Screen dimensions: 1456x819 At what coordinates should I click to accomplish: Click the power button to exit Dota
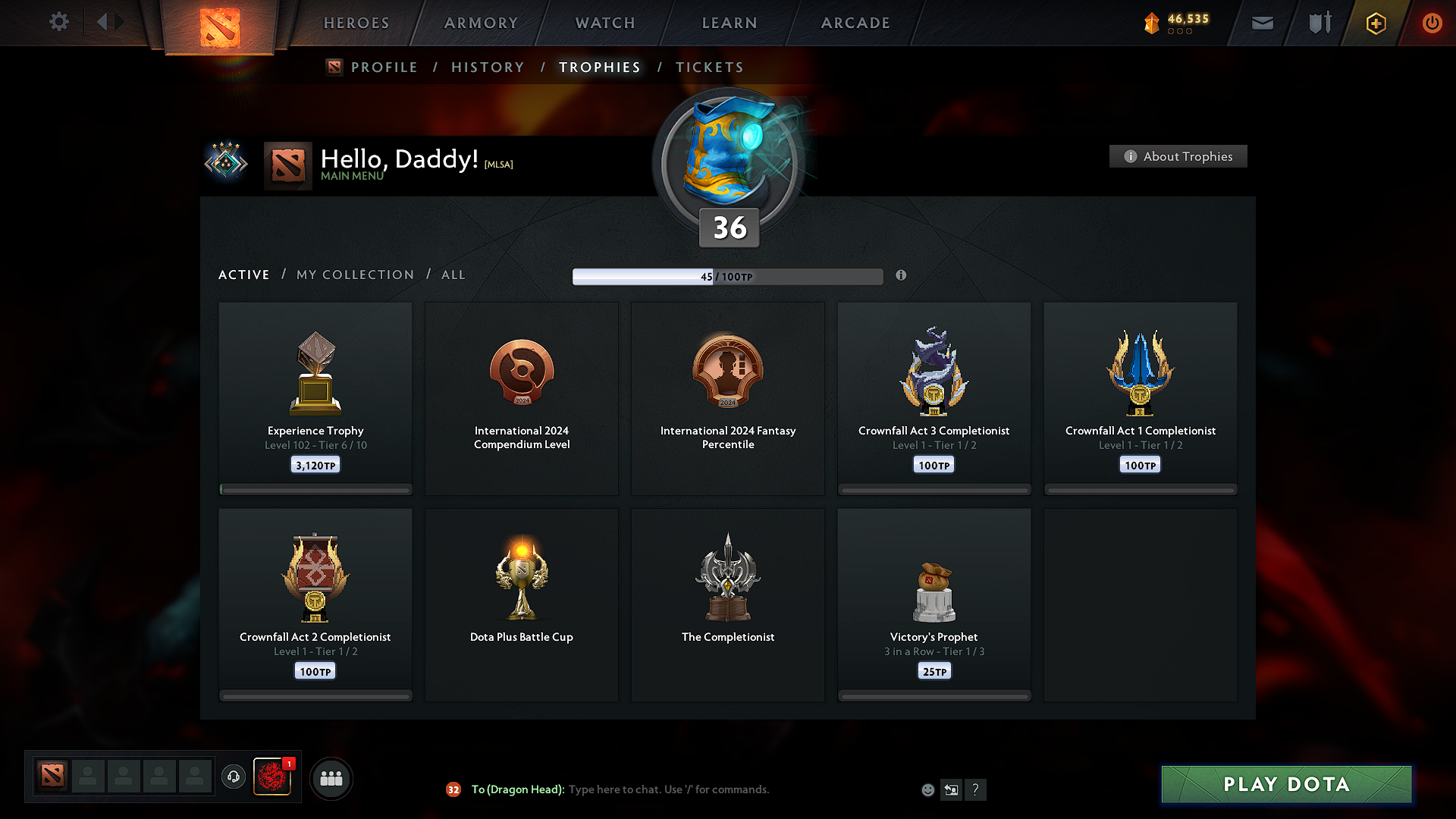1432,23
